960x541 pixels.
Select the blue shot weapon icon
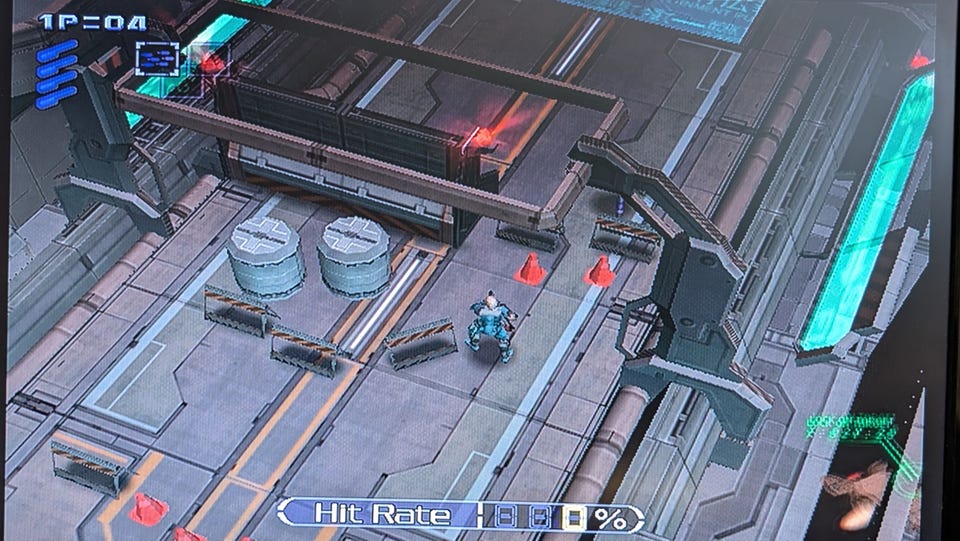157,57
